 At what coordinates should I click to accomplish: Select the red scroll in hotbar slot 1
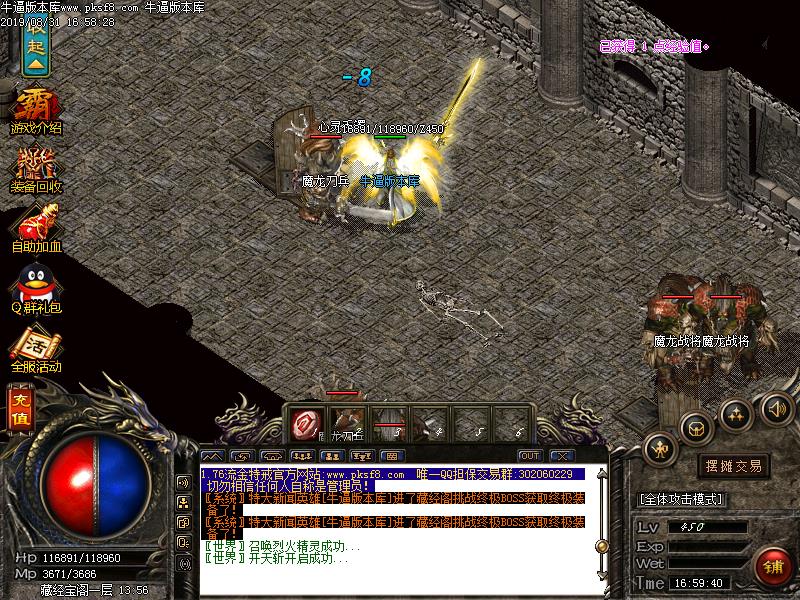pyautogui.click(x=305, y=424)
